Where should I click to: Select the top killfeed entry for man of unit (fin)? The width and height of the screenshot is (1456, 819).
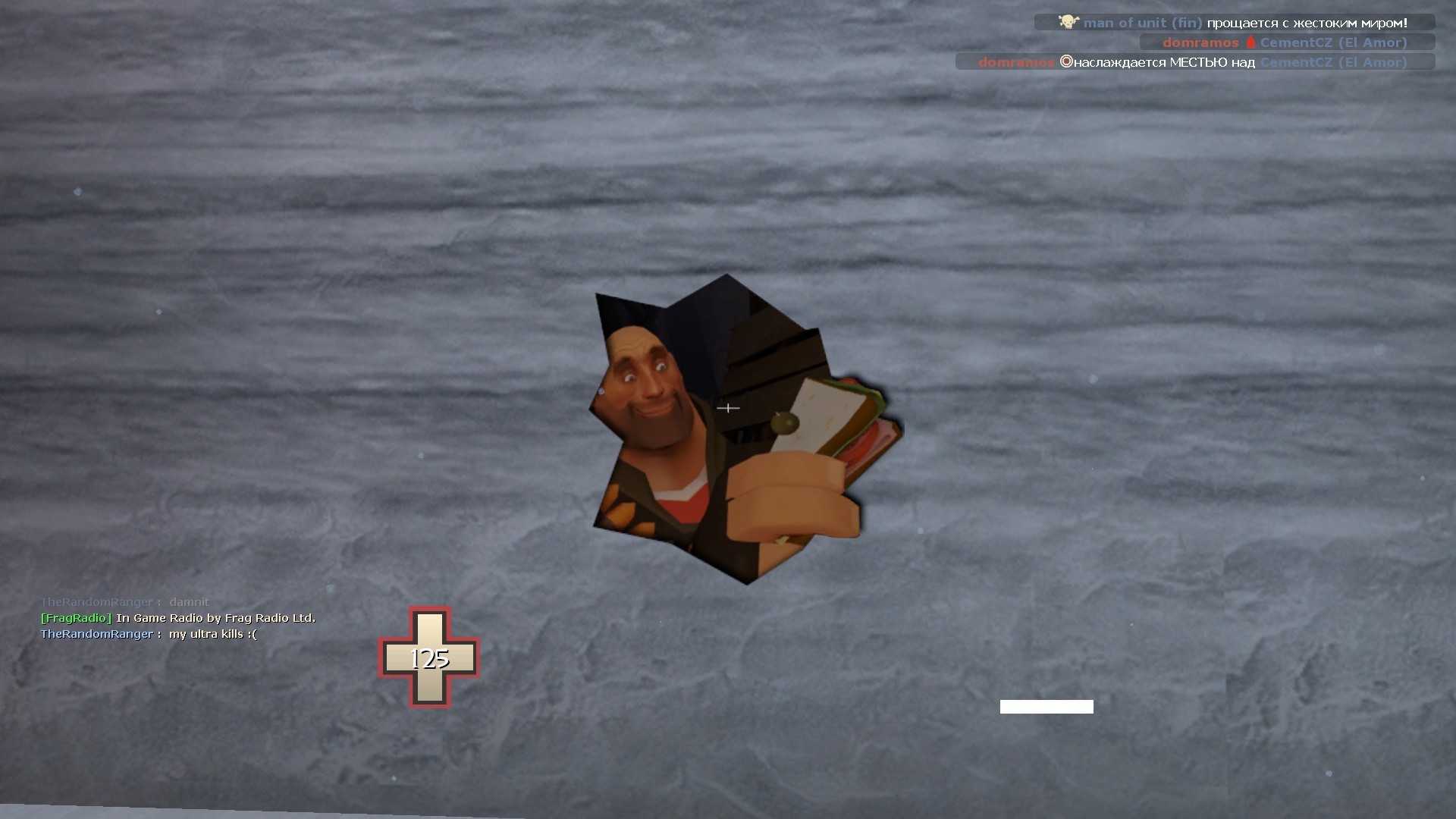1236,22
